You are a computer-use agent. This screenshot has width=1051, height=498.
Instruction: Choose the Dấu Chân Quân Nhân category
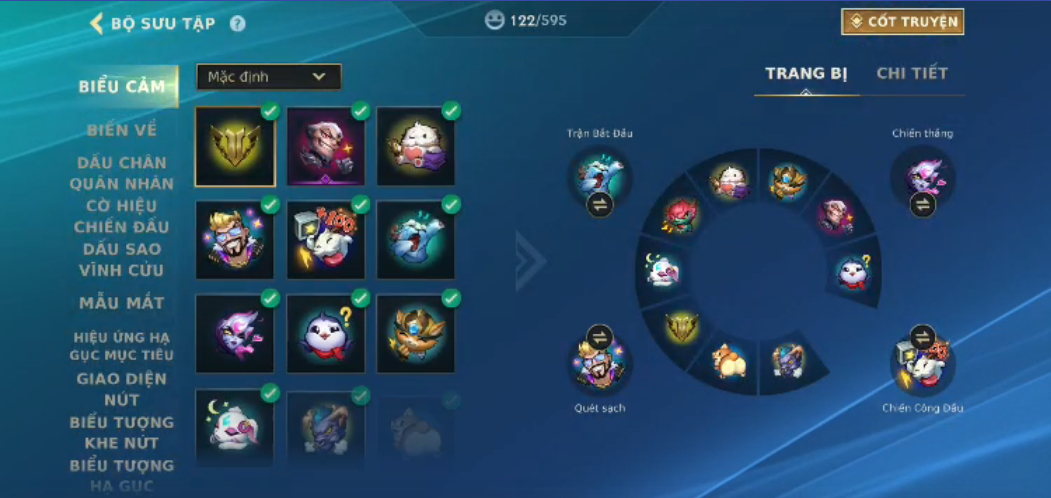[x=122, y=173]
